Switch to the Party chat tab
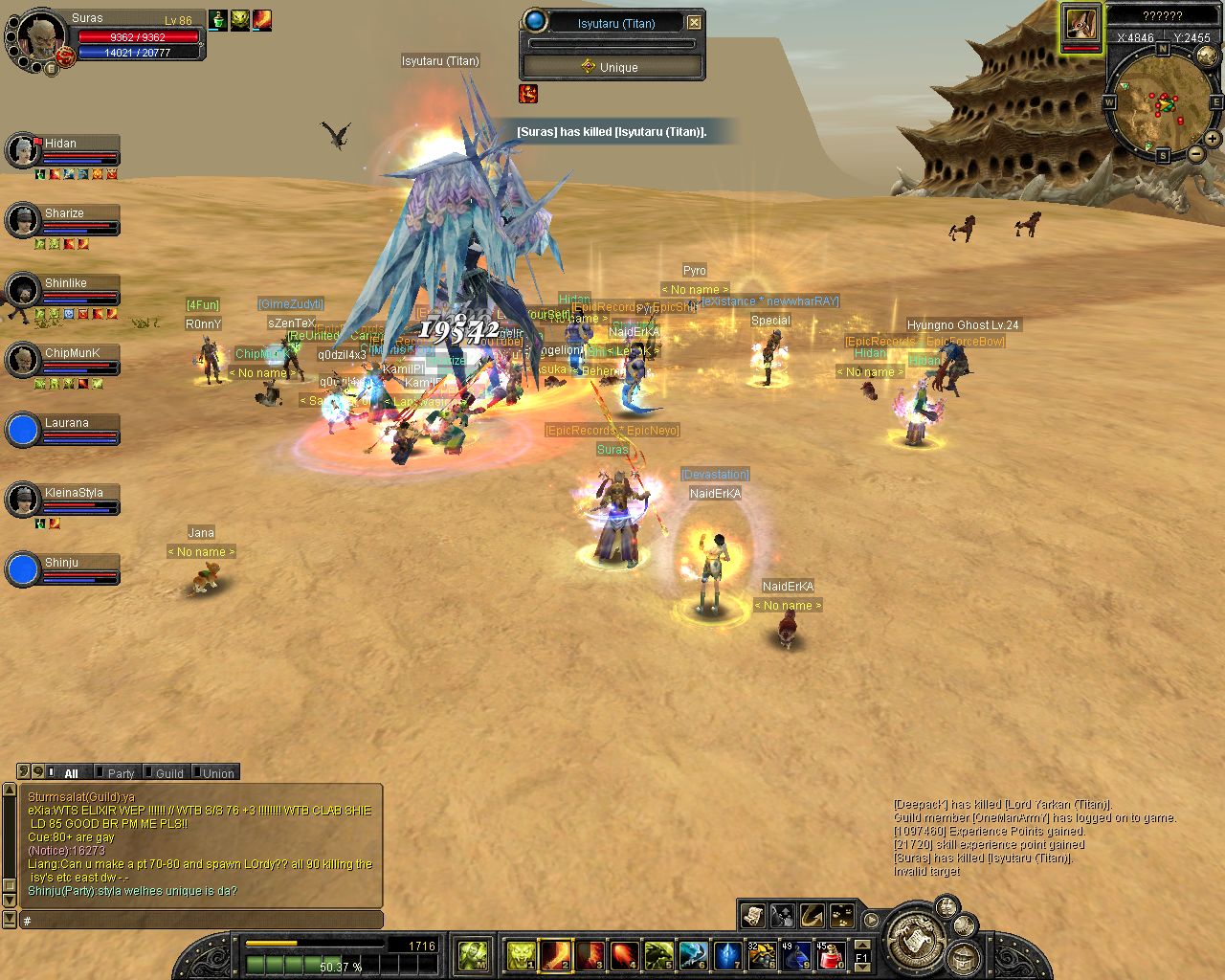The height and width of the screenshot is (980, 1225). pos(121,773)
